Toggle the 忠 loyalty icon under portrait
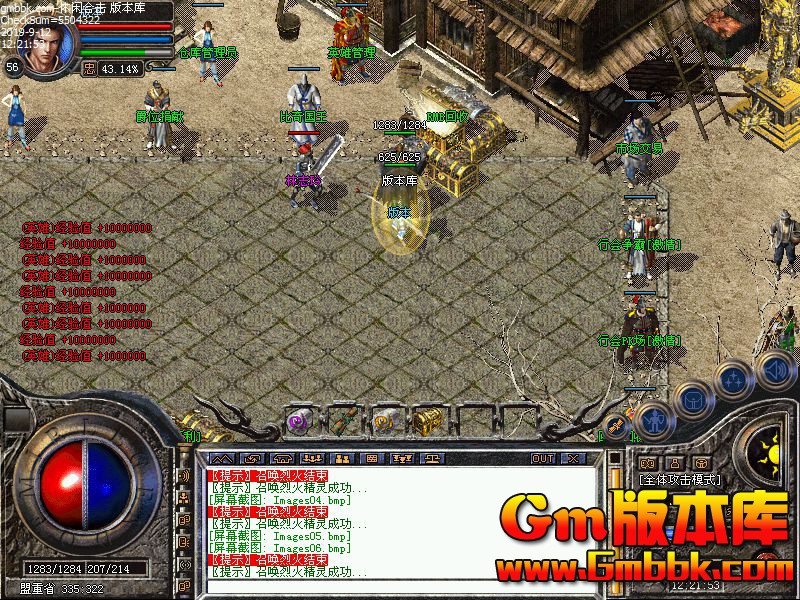Image resolution: width=800 pixels, height=600 pixels. (x=88, y=69)
